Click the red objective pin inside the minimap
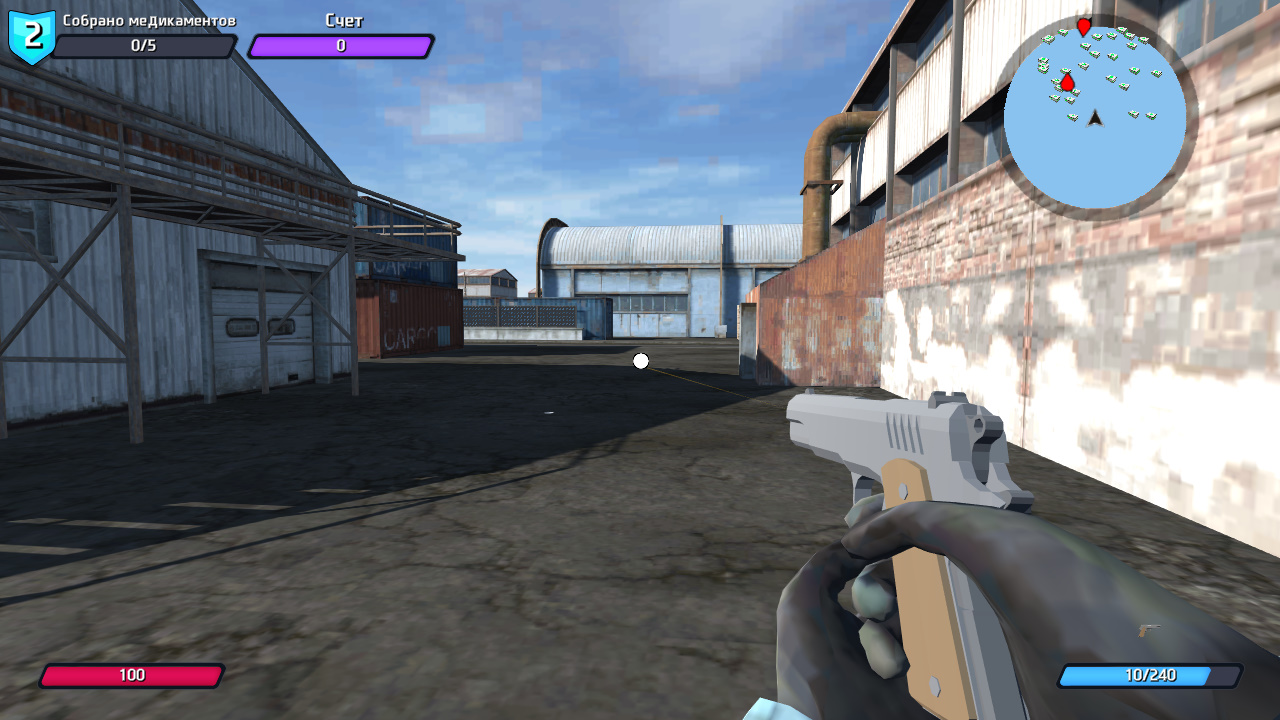The image size is (1280, 720). pos(1068,84)
